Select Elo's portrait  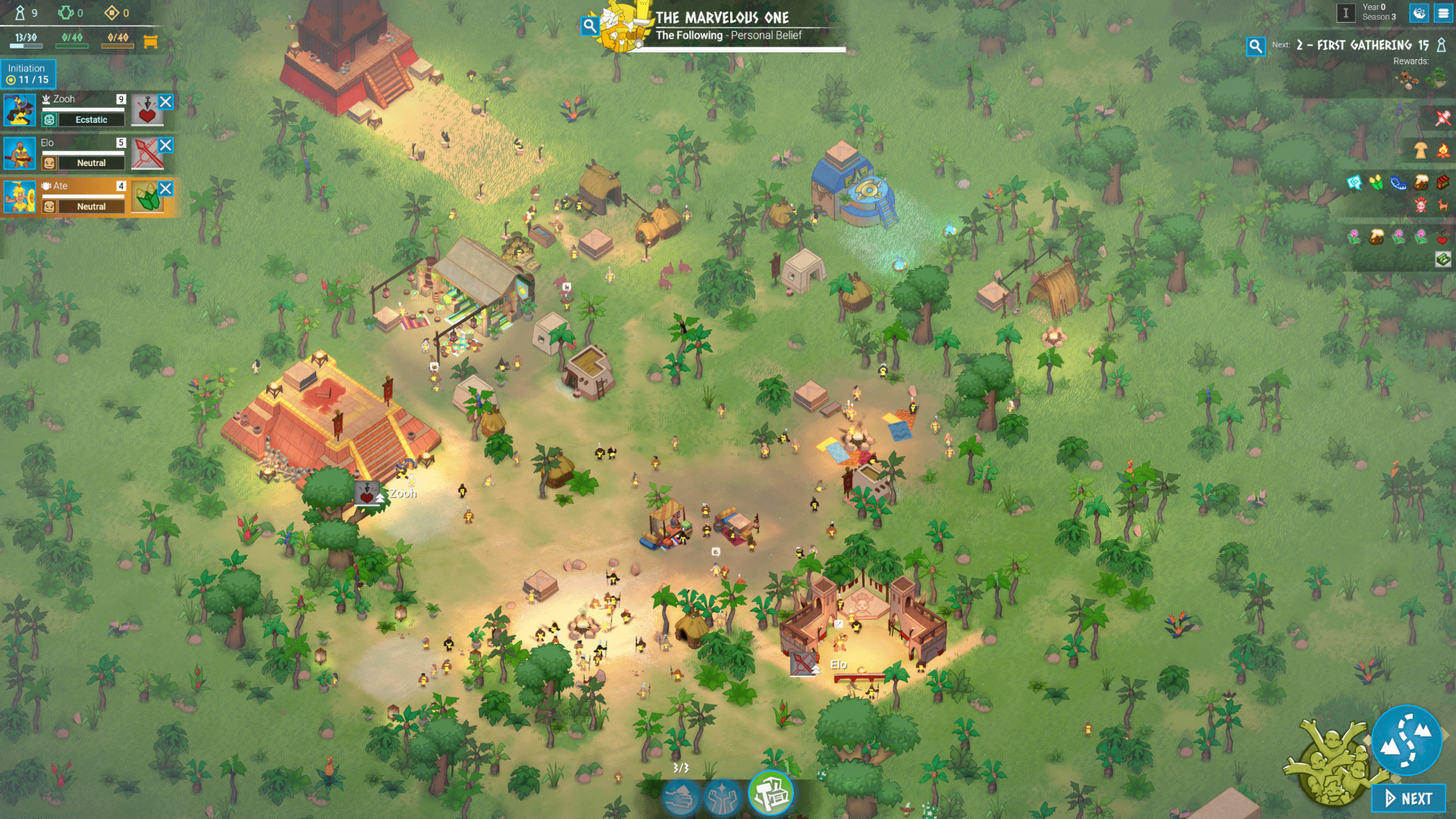pyautogui.click(x=19, y=153)
